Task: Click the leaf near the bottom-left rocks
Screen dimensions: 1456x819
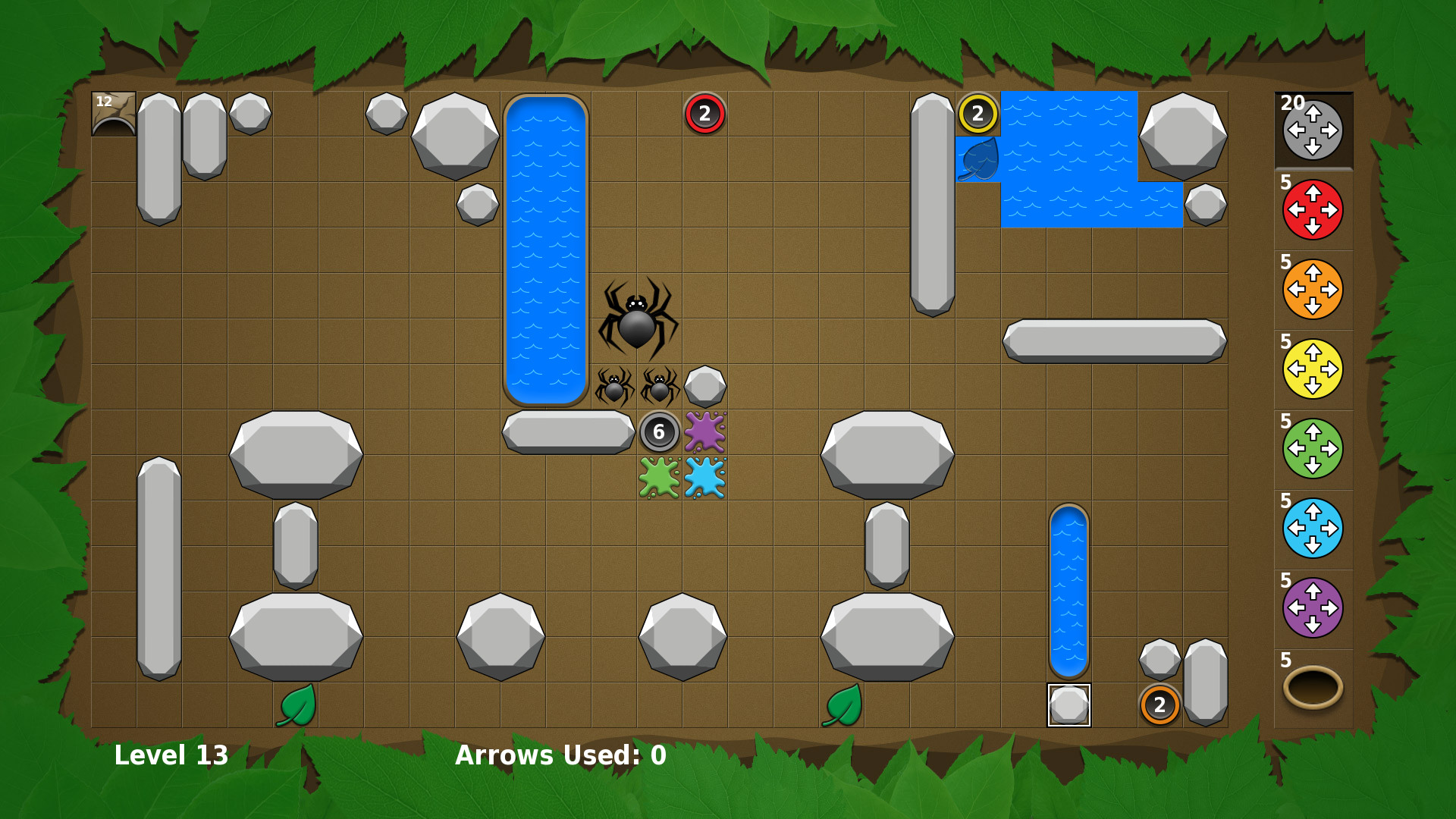Action: click(297, 707)
